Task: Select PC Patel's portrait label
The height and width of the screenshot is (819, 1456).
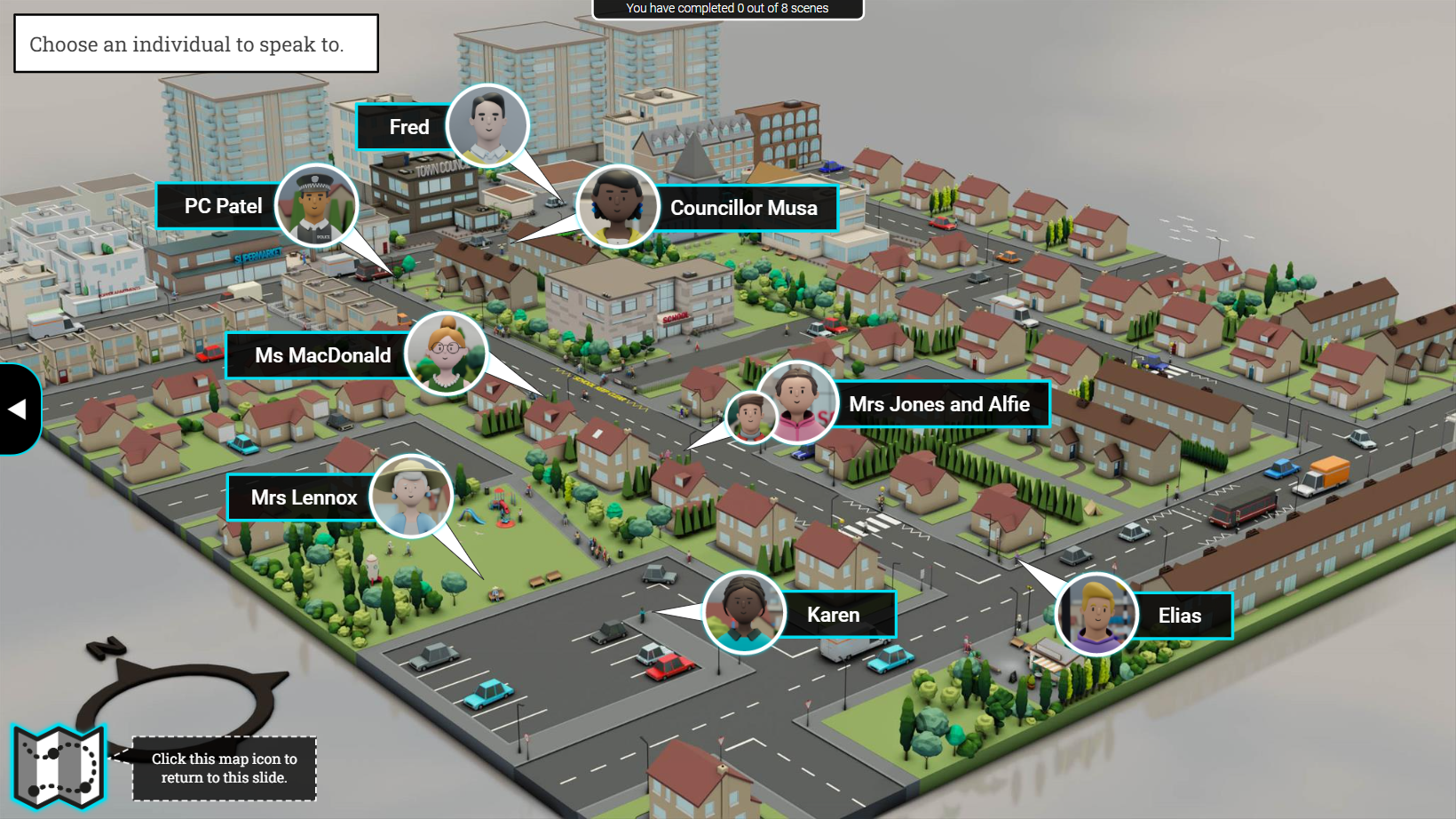Action: [223, 206]
